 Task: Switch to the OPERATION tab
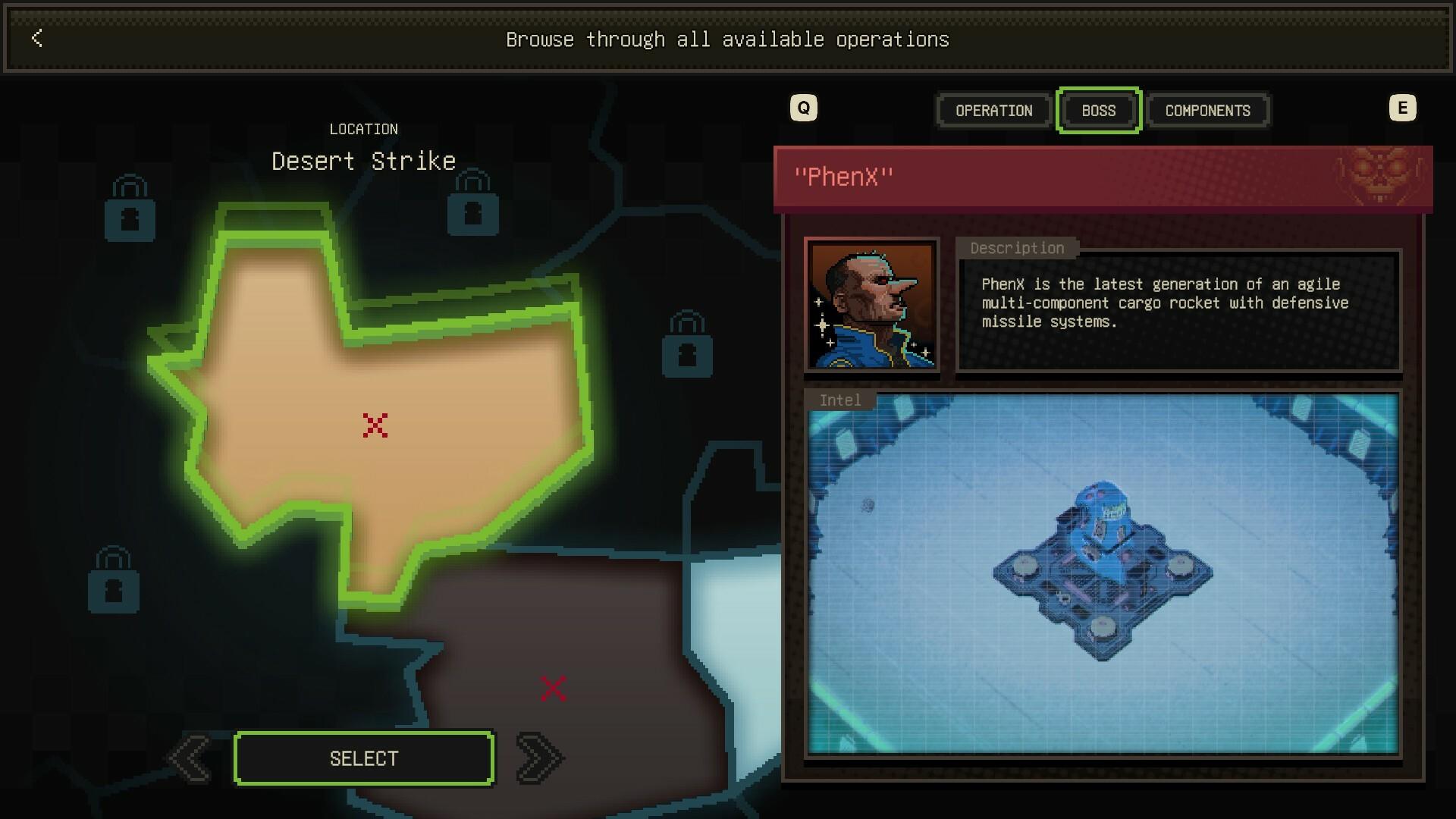coord(993,111)
